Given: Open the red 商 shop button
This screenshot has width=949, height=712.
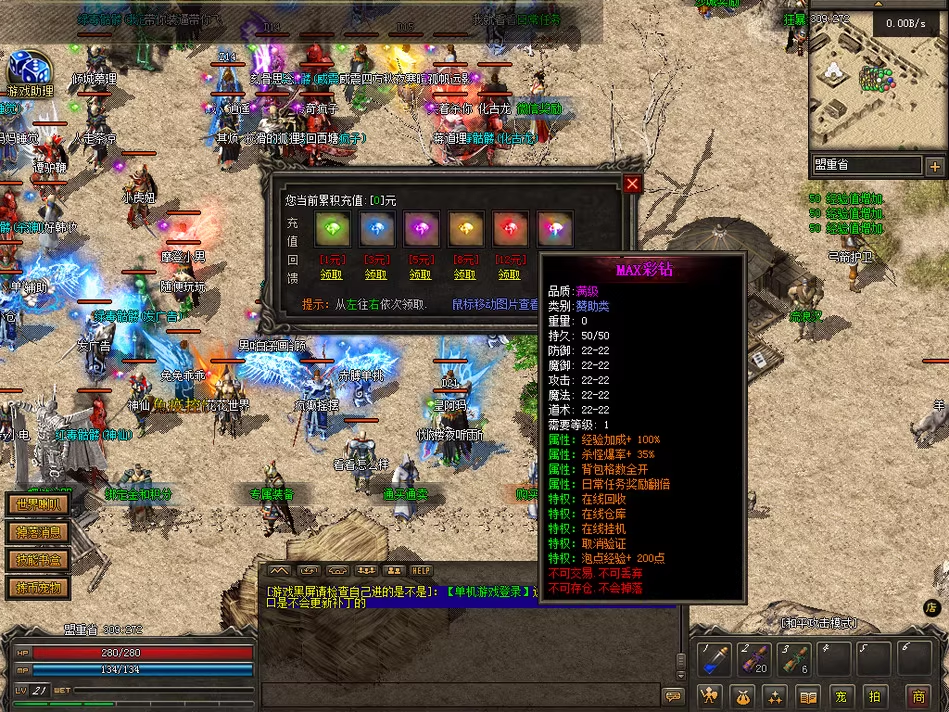Looking at the screenshot, I should [918, 696].
